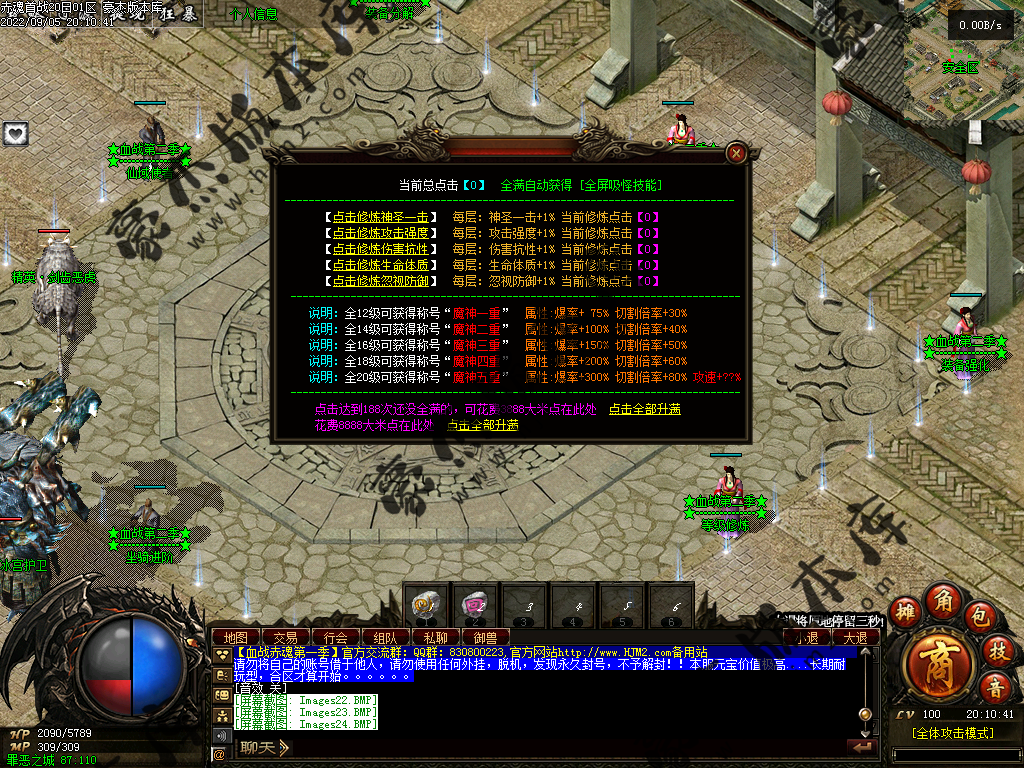Select the 点击修炼攻击强度 option
The height and width of the screenshot is (768, 1024).
[x=381, y=233]
